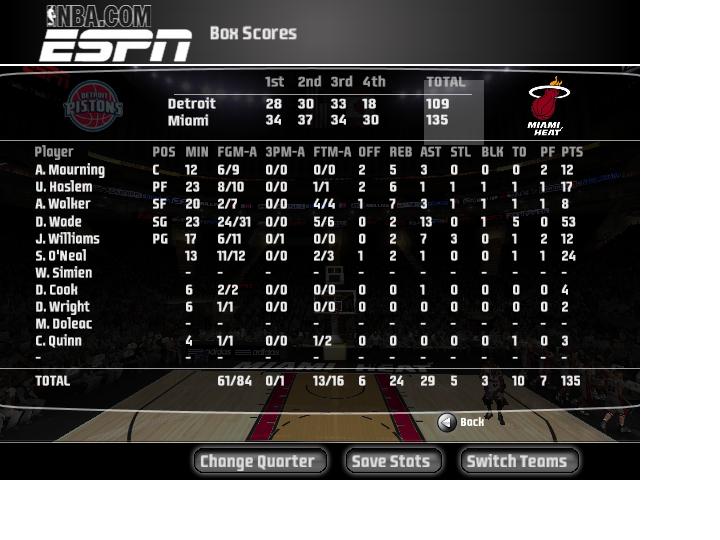Choose A. Mourning's player row
720x540 pixels.
tap(70, 170)
